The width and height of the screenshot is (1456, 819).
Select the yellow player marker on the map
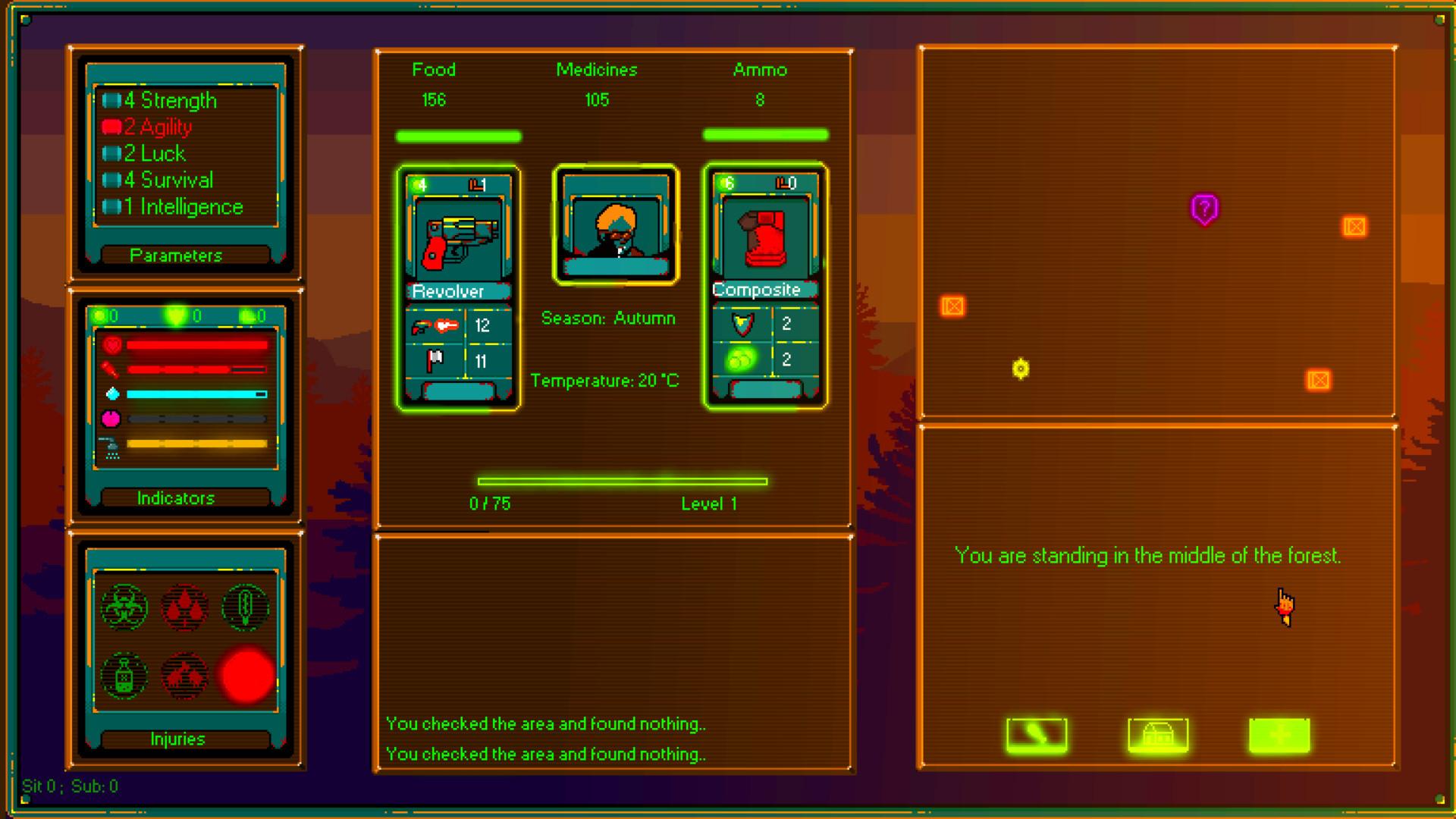[1020, 369]
